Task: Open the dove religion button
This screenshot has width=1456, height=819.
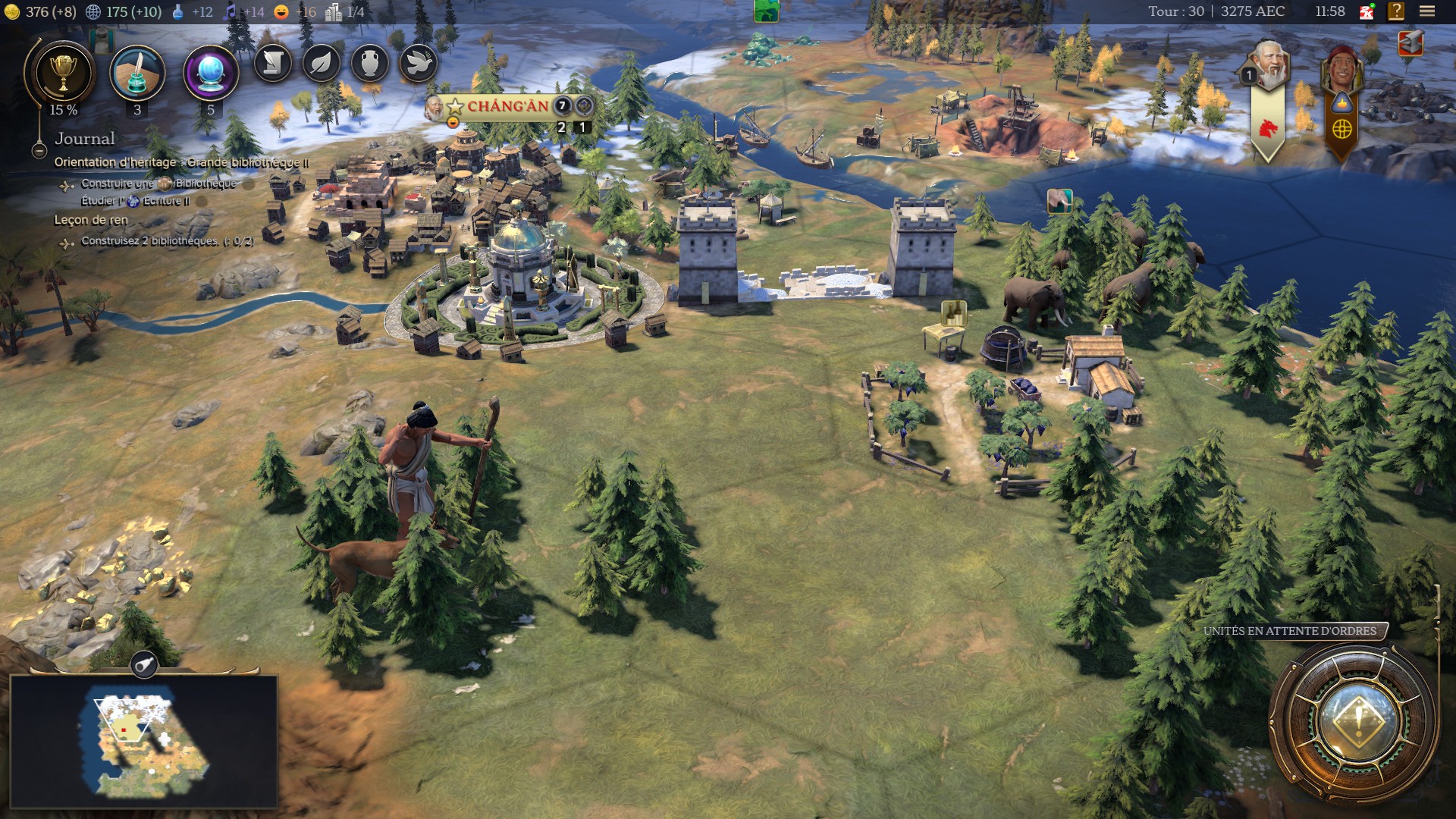Action: (419, 63)
